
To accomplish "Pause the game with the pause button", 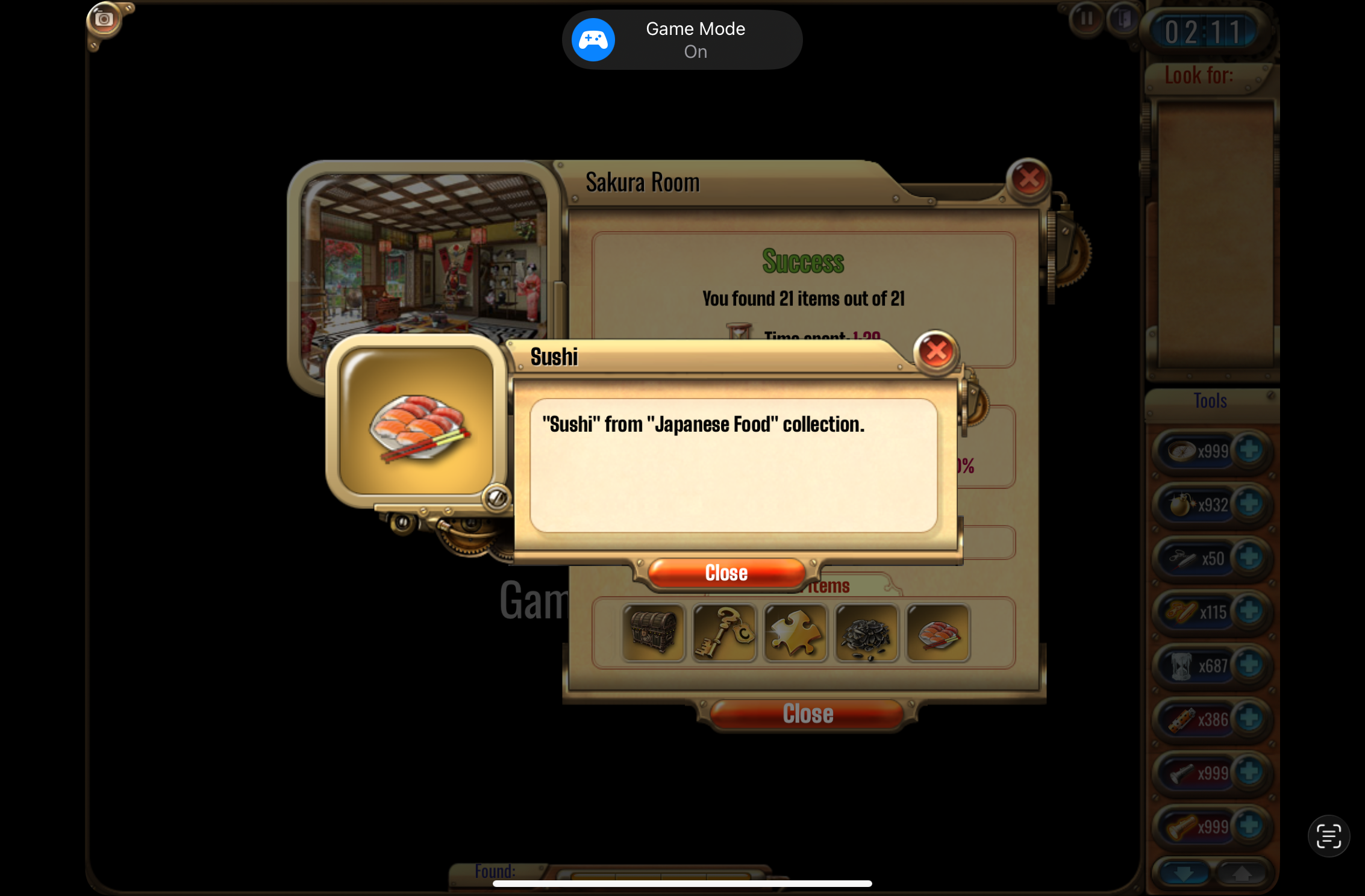I will pos(1086,19).
